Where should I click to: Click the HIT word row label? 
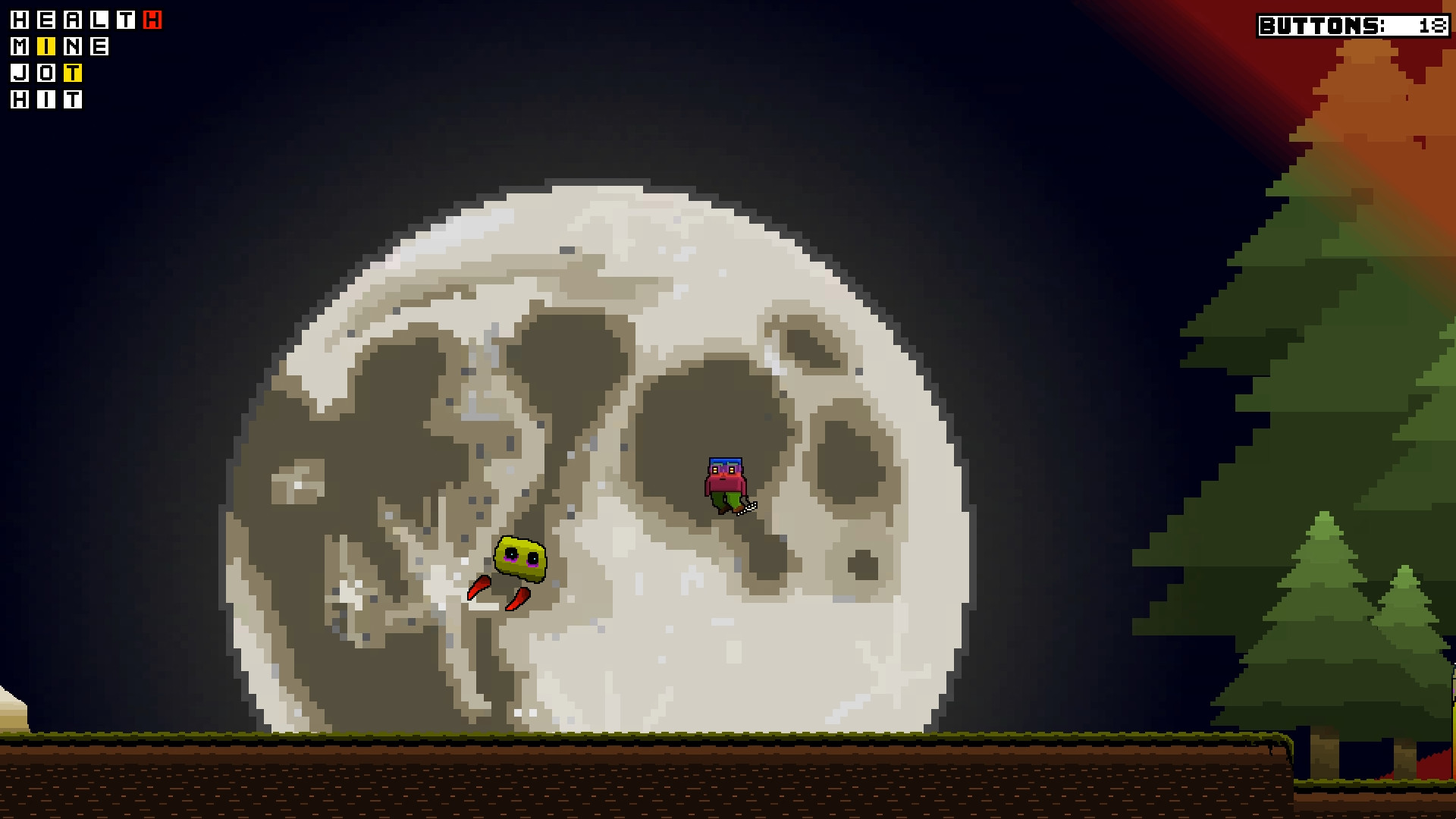(45, 99)
